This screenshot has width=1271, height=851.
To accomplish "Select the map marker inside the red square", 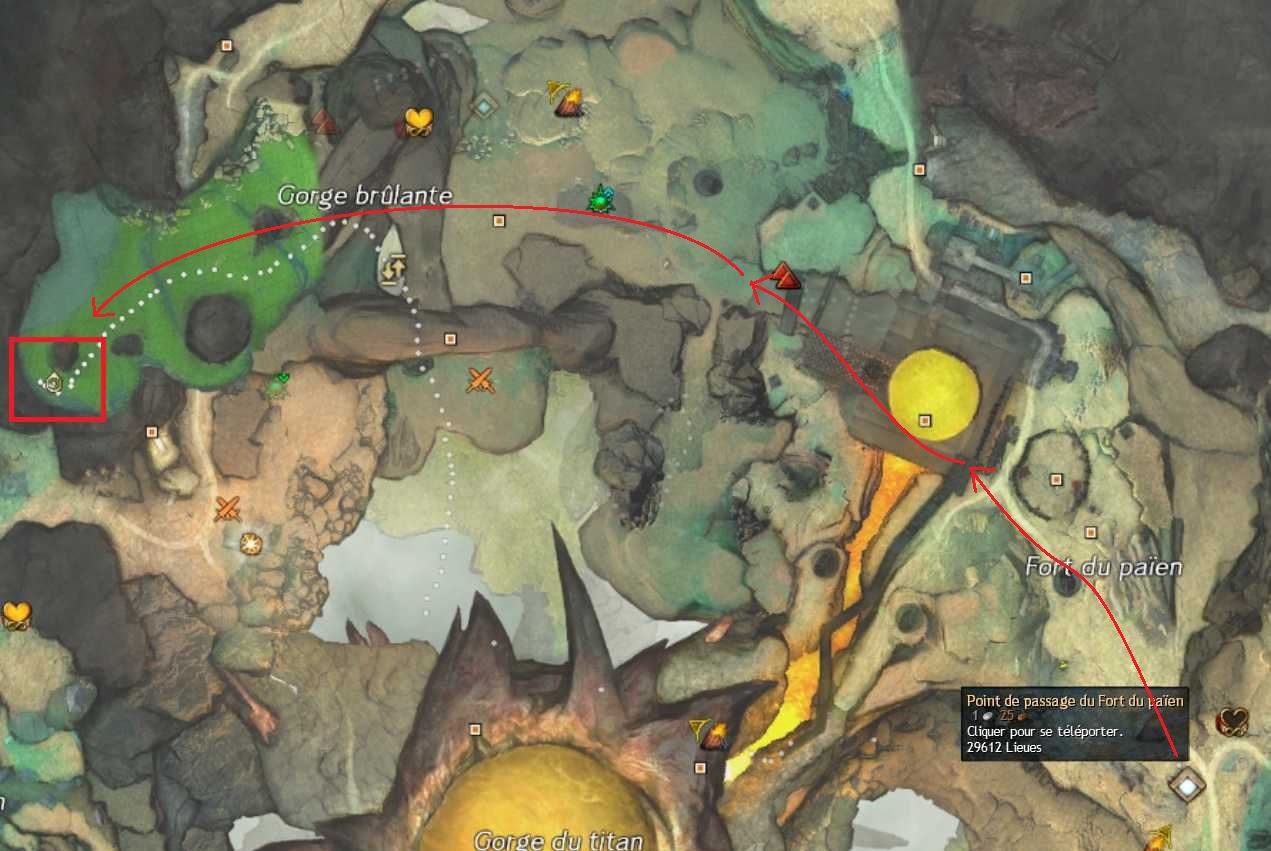I will (54, 381).
